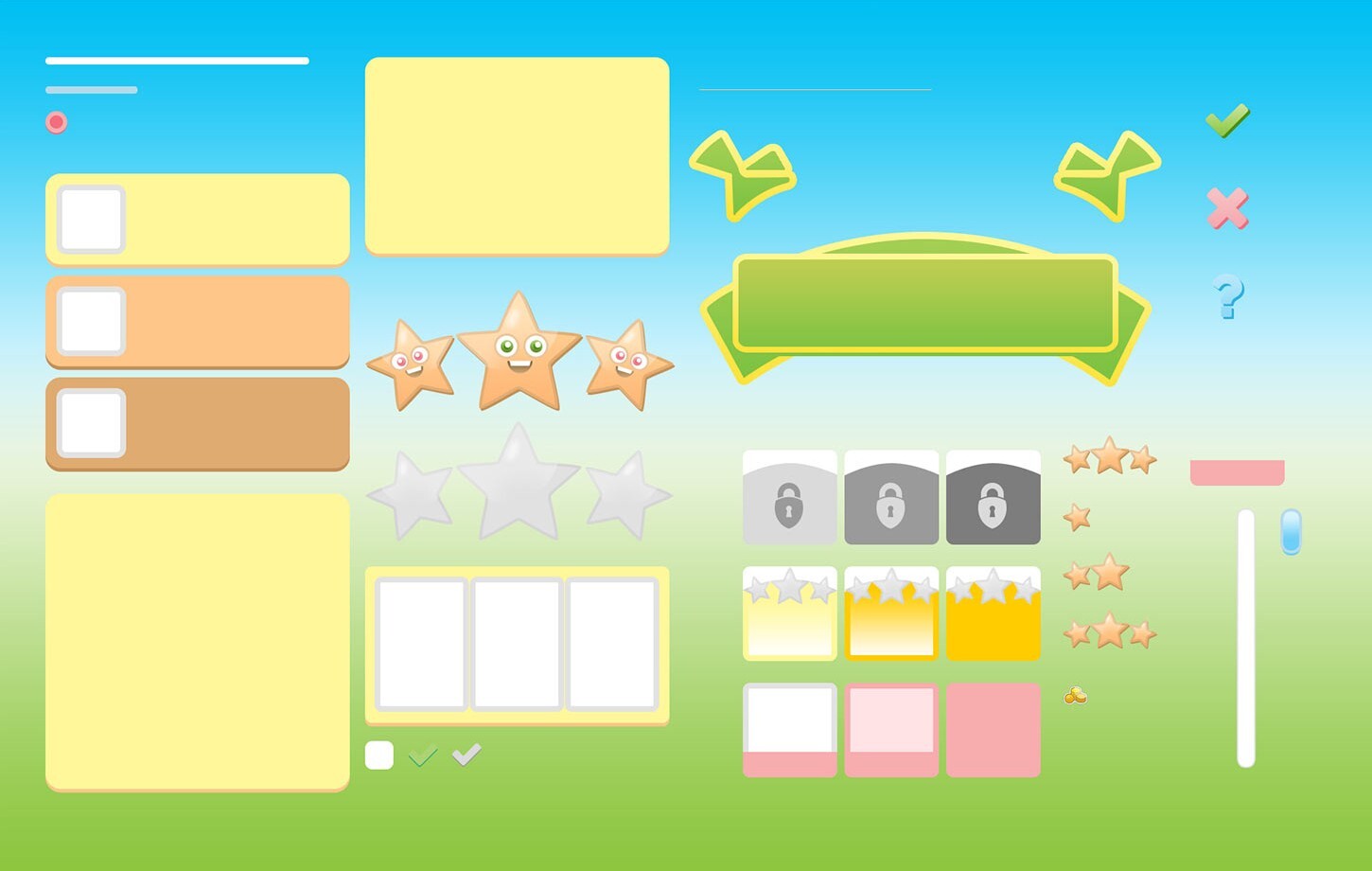Select the row of three gray empty stars

tap(519, 488)
